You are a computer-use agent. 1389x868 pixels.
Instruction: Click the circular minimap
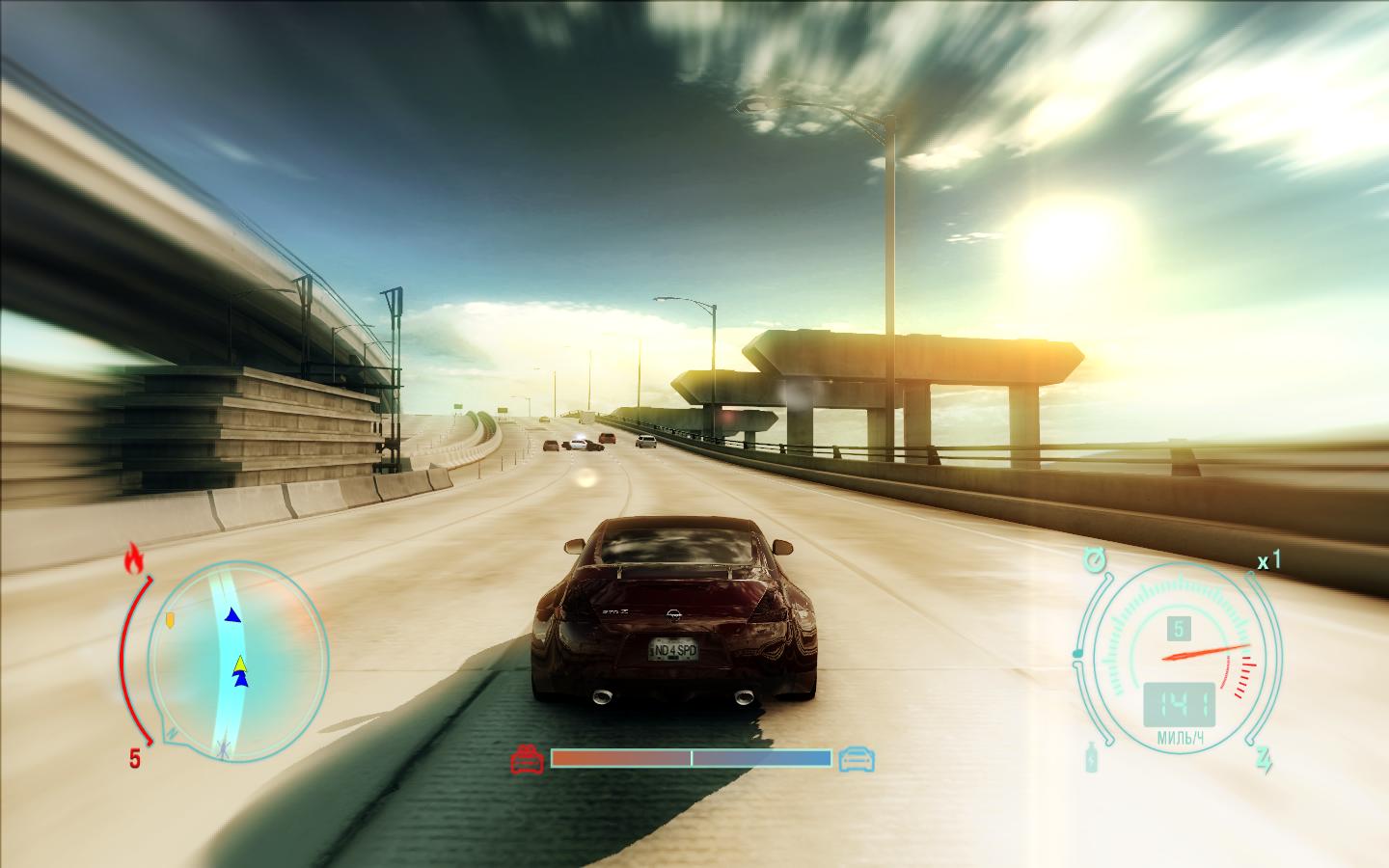click(x=238, y=661)
